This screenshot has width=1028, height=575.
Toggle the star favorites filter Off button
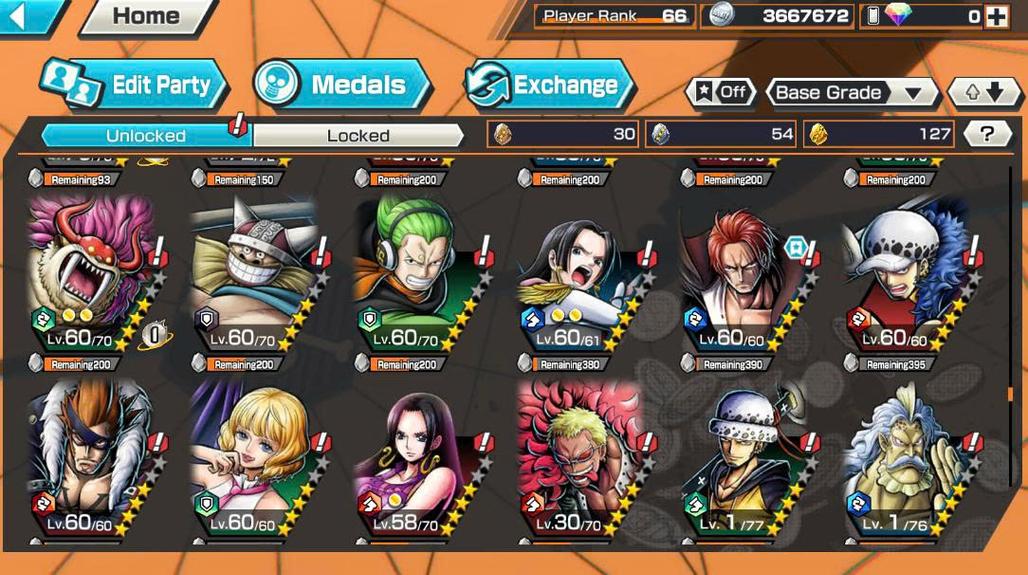(x=720, y=93)
